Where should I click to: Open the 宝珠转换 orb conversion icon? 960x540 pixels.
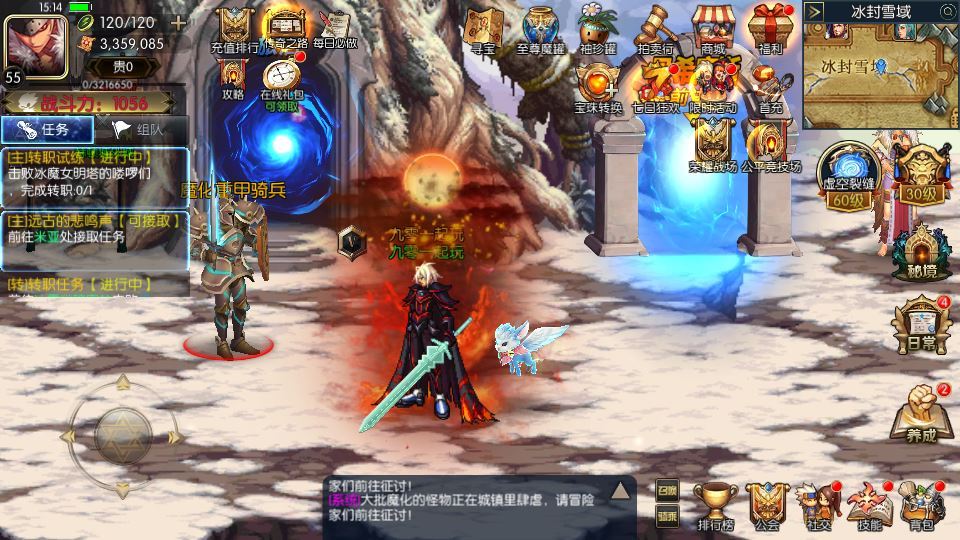[598, 84]
